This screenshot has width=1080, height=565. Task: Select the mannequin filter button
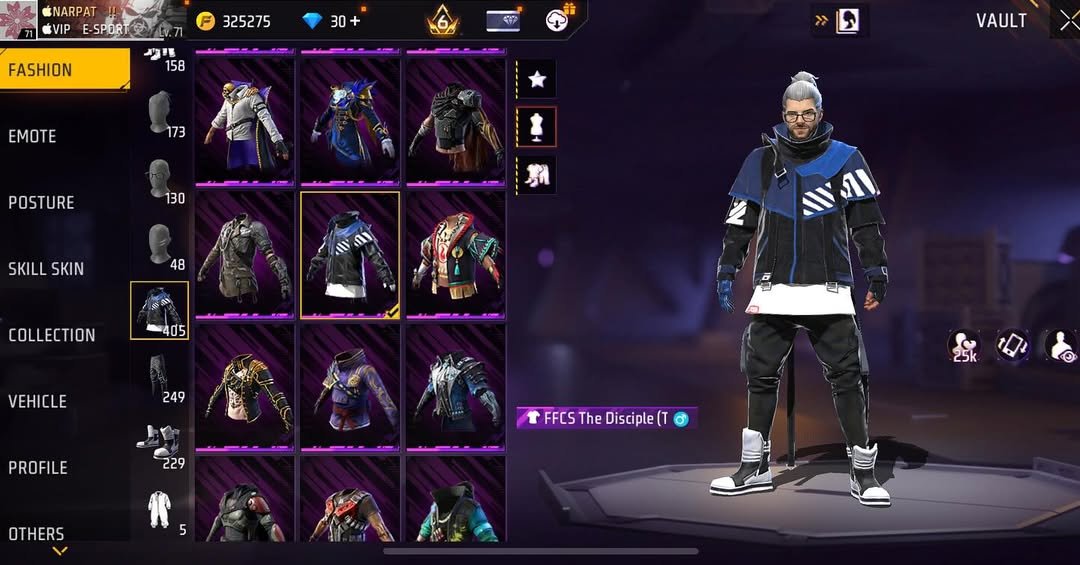[536, 127]
